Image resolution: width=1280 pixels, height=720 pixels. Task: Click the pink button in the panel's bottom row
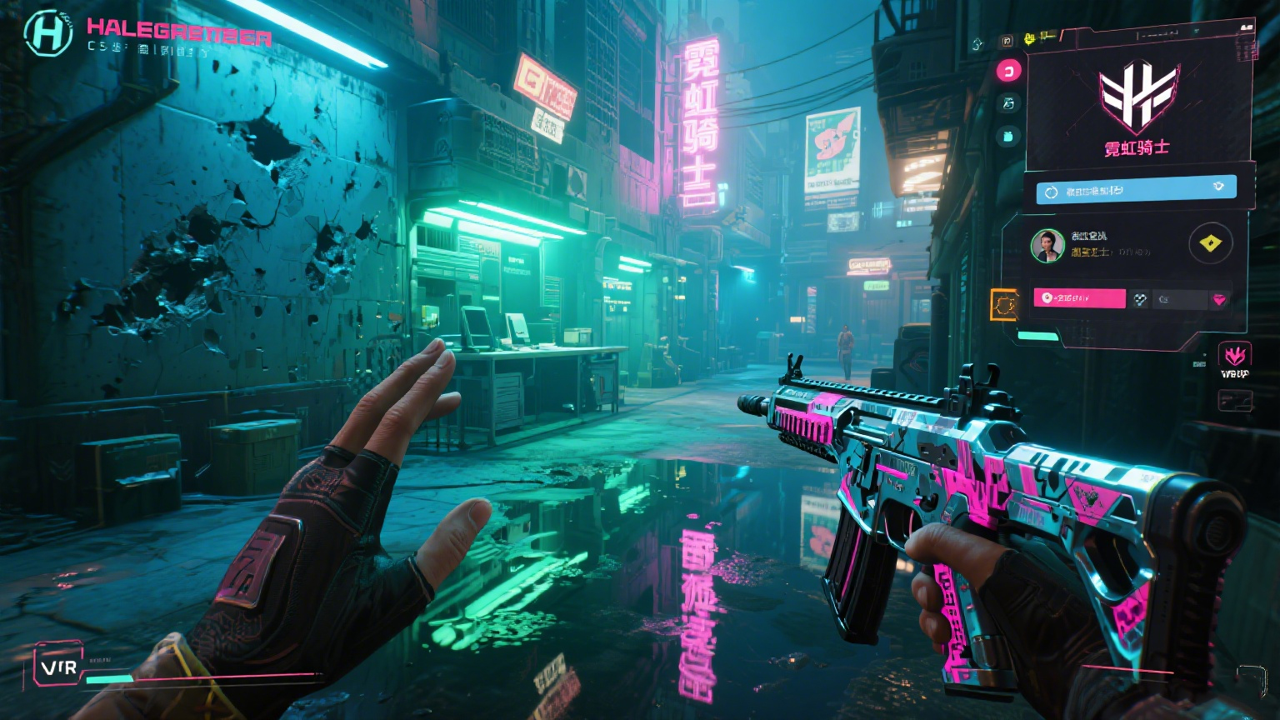[x=1080, y=297]
